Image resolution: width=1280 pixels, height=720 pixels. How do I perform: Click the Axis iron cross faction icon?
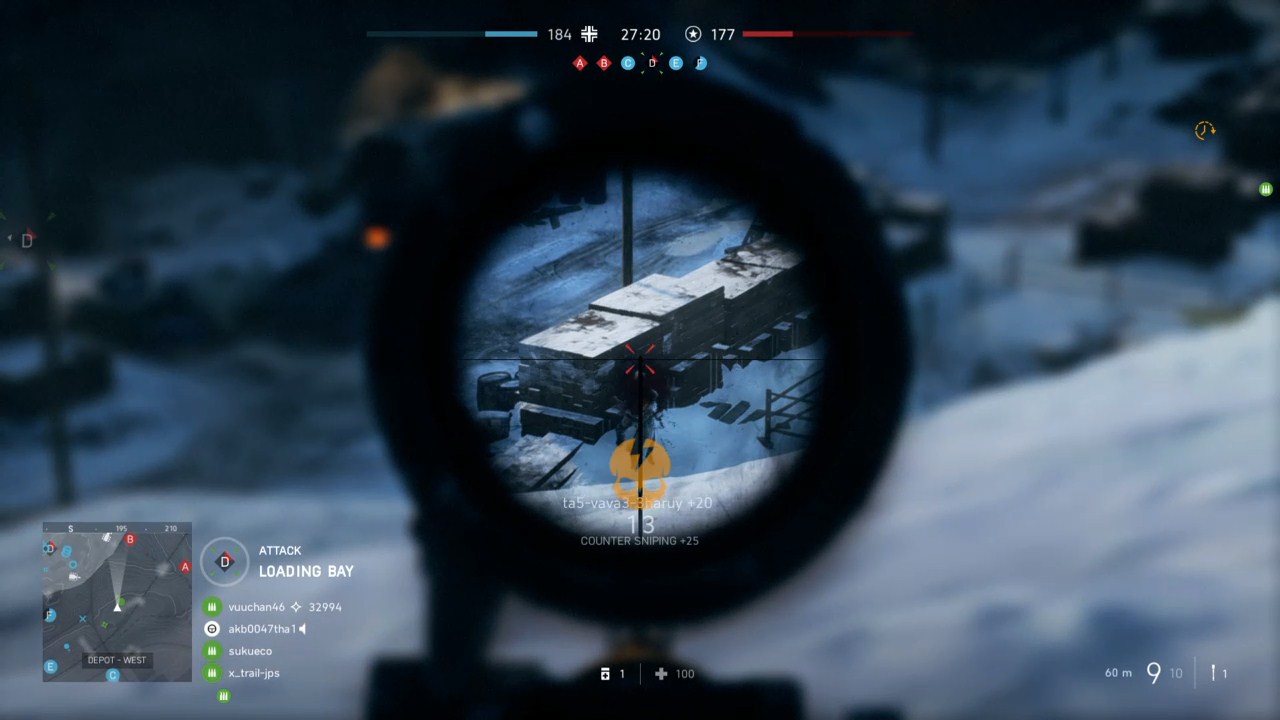point(589,34)
